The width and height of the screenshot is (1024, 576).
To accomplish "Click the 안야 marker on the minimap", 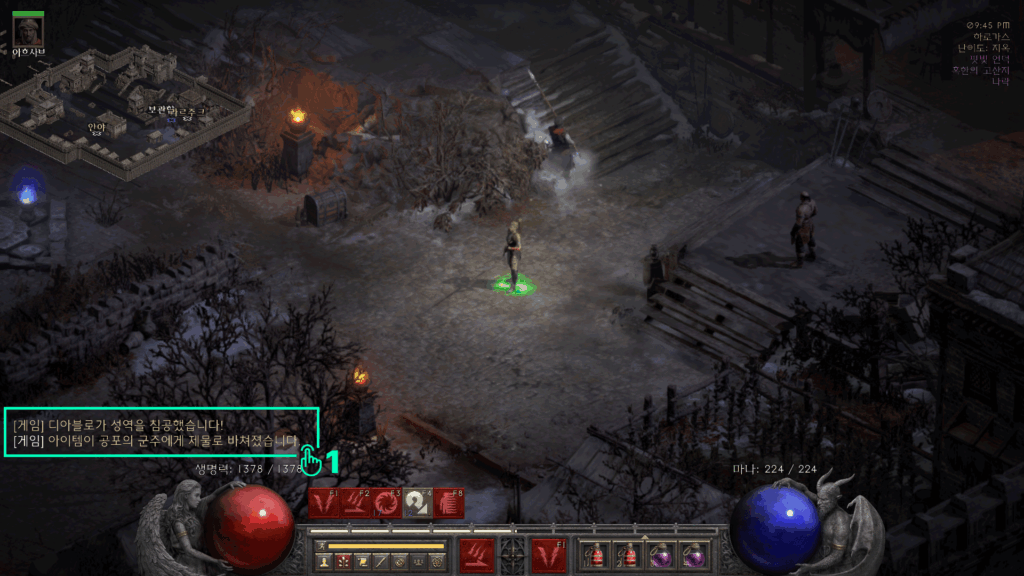I will tap(96, 127).
